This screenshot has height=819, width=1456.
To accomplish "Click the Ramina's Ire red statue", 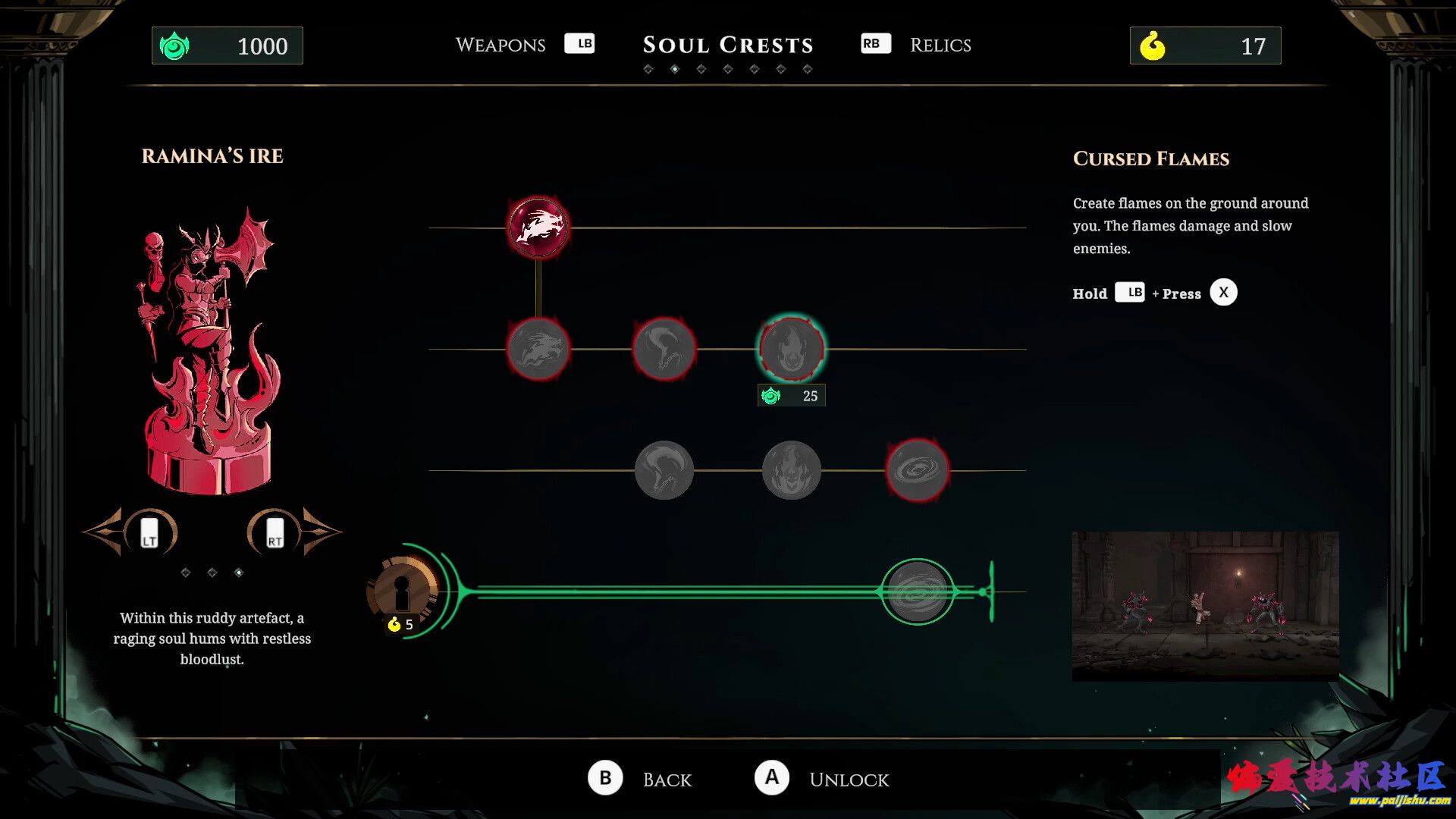I will coord(210,353).
